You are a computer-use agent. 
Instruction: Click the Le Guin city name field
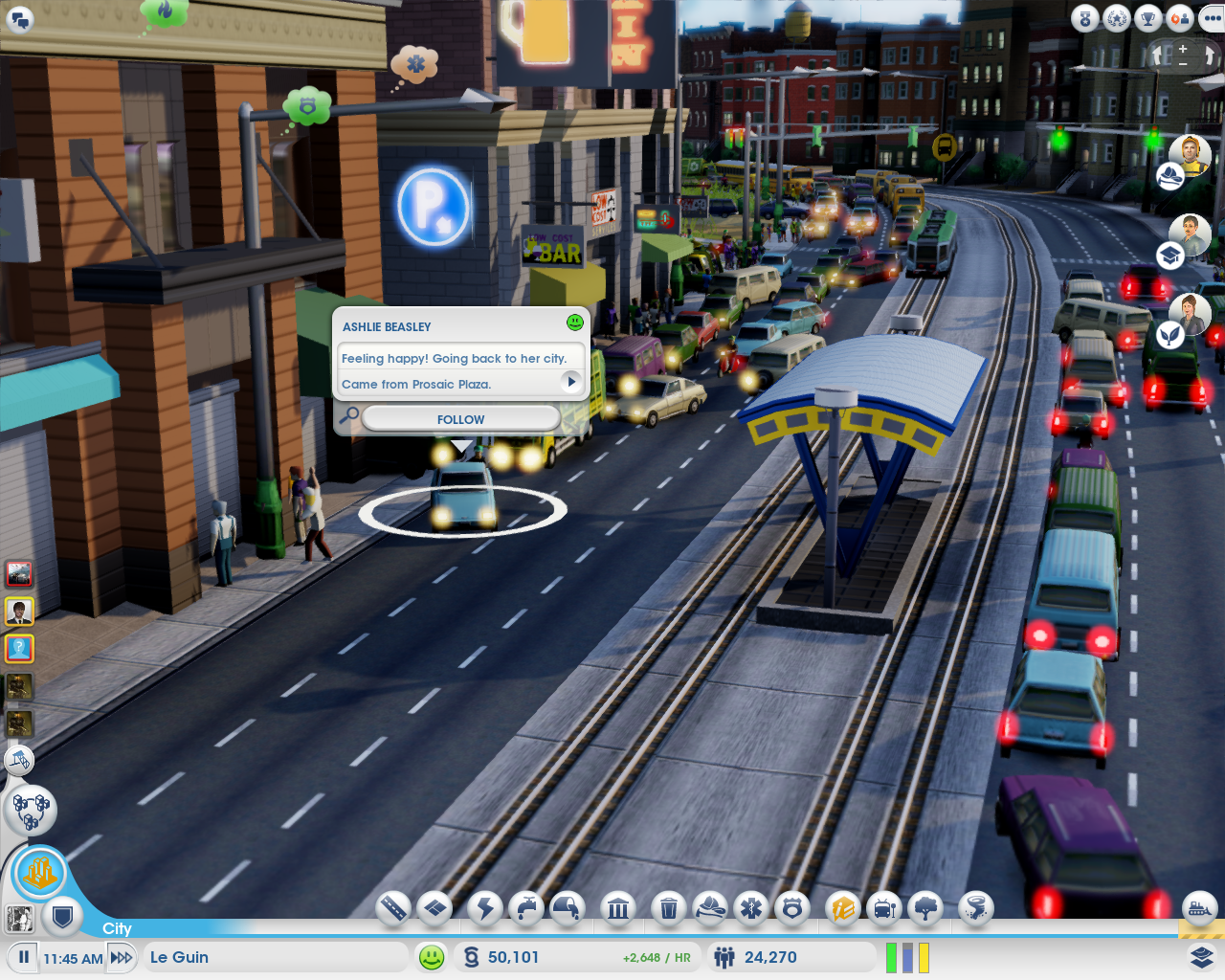pos(276,956)
